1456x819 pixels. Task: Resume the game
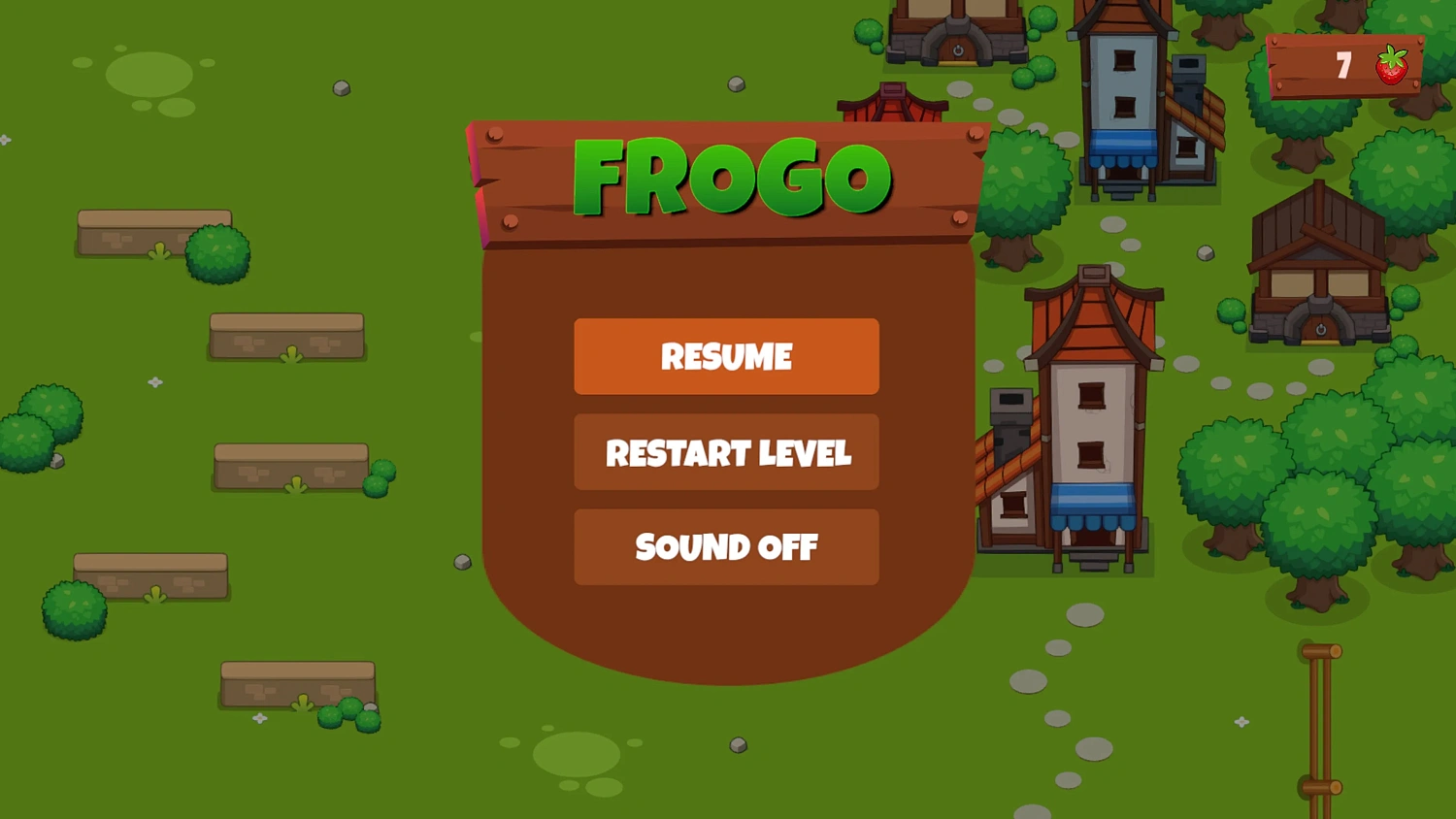point(726,357)
